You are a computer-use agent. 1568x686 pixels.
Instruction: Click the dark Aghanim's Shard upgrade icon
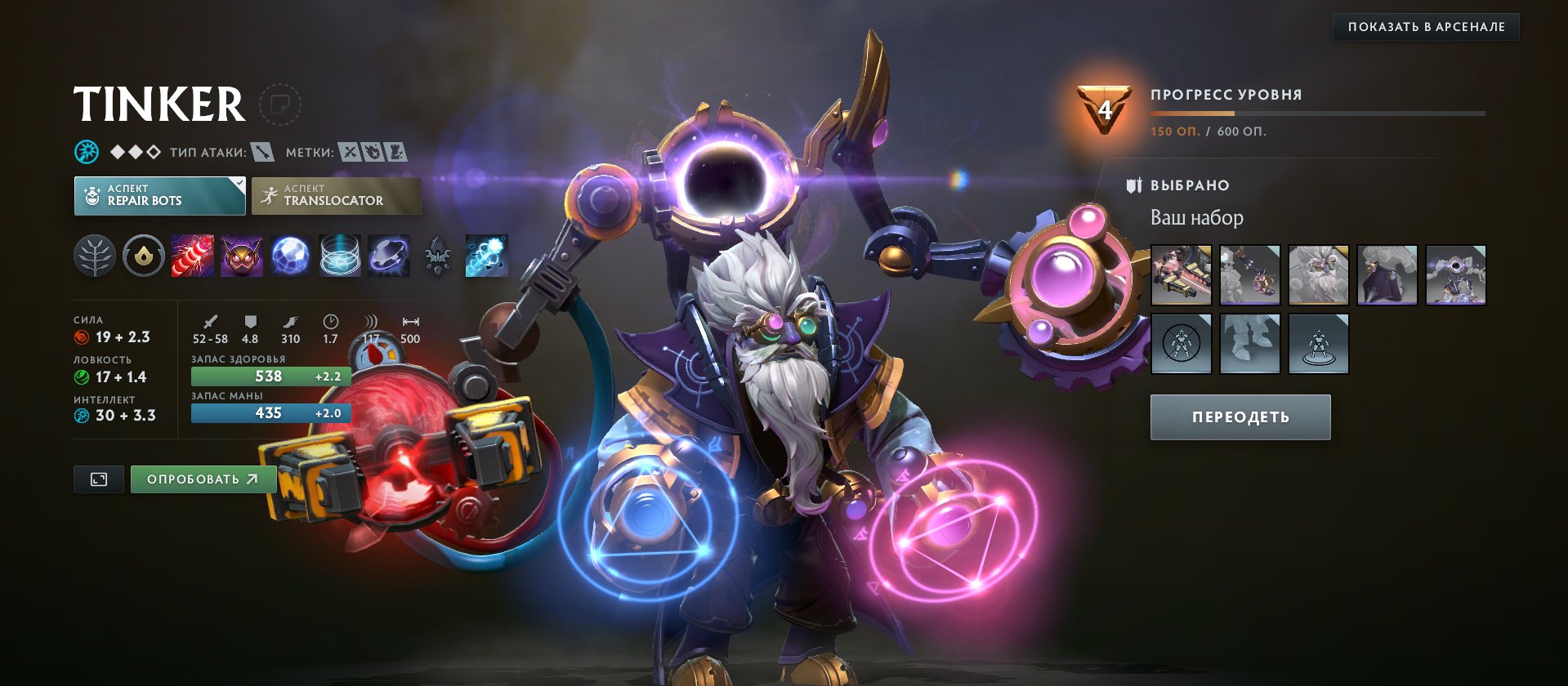[x=438, y=256]
